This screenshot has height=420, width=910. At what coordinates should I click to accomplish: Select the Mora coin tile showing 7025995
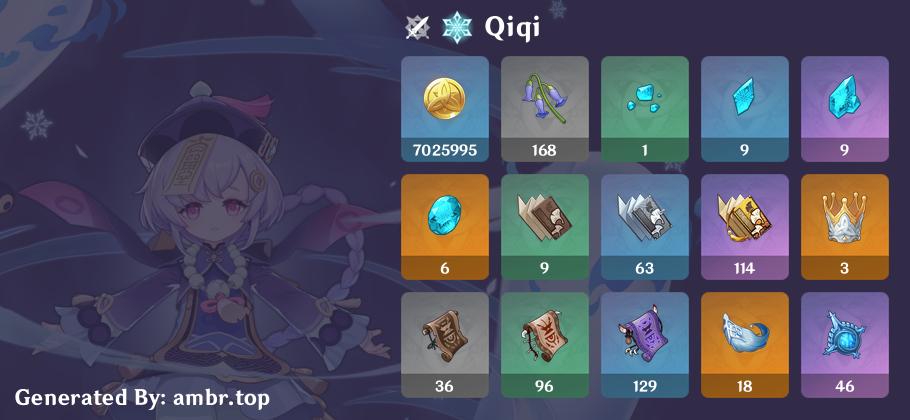(445, 108)
